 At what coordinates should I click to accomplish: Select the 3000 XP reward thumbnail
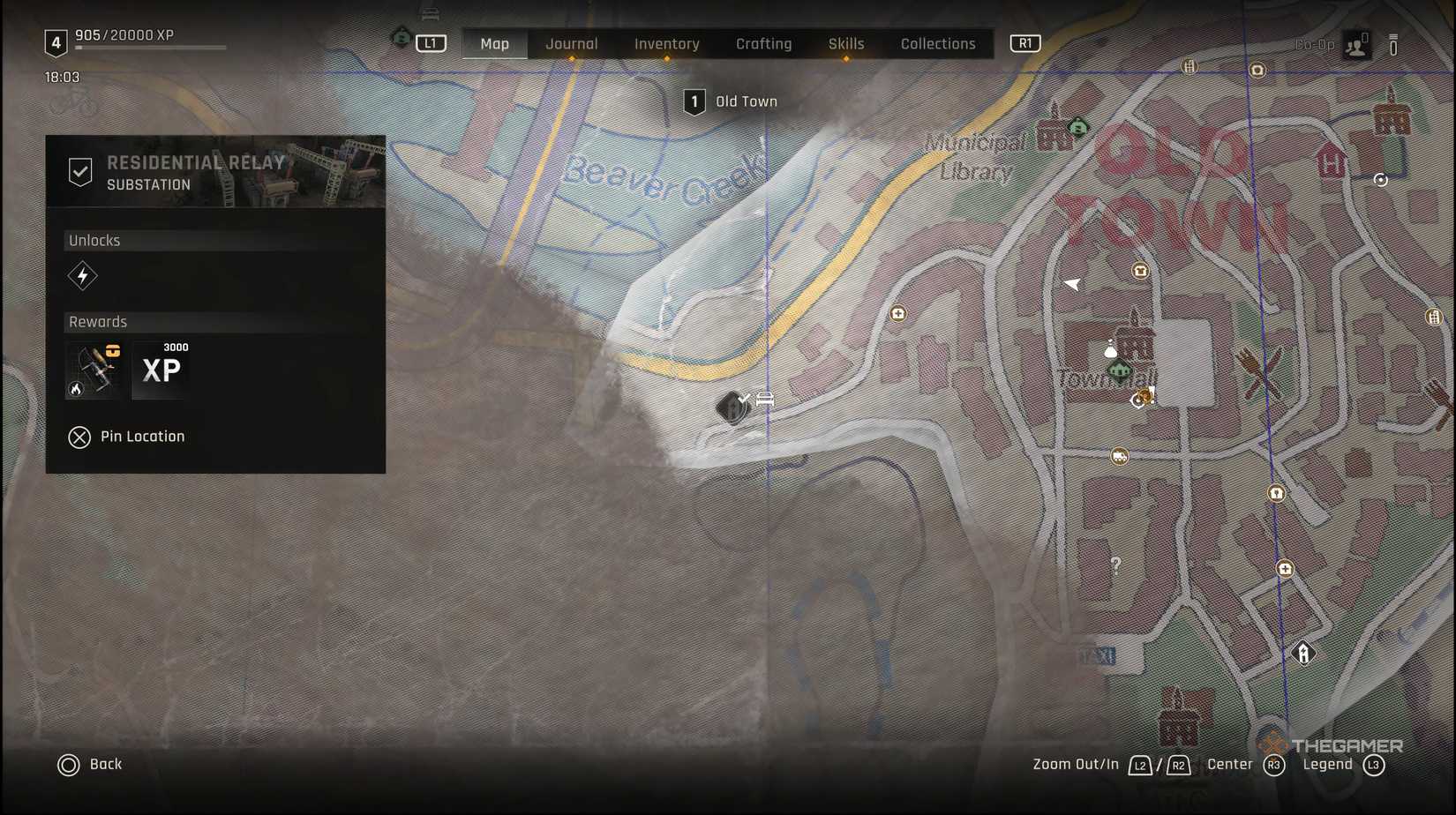click(160, 370)
